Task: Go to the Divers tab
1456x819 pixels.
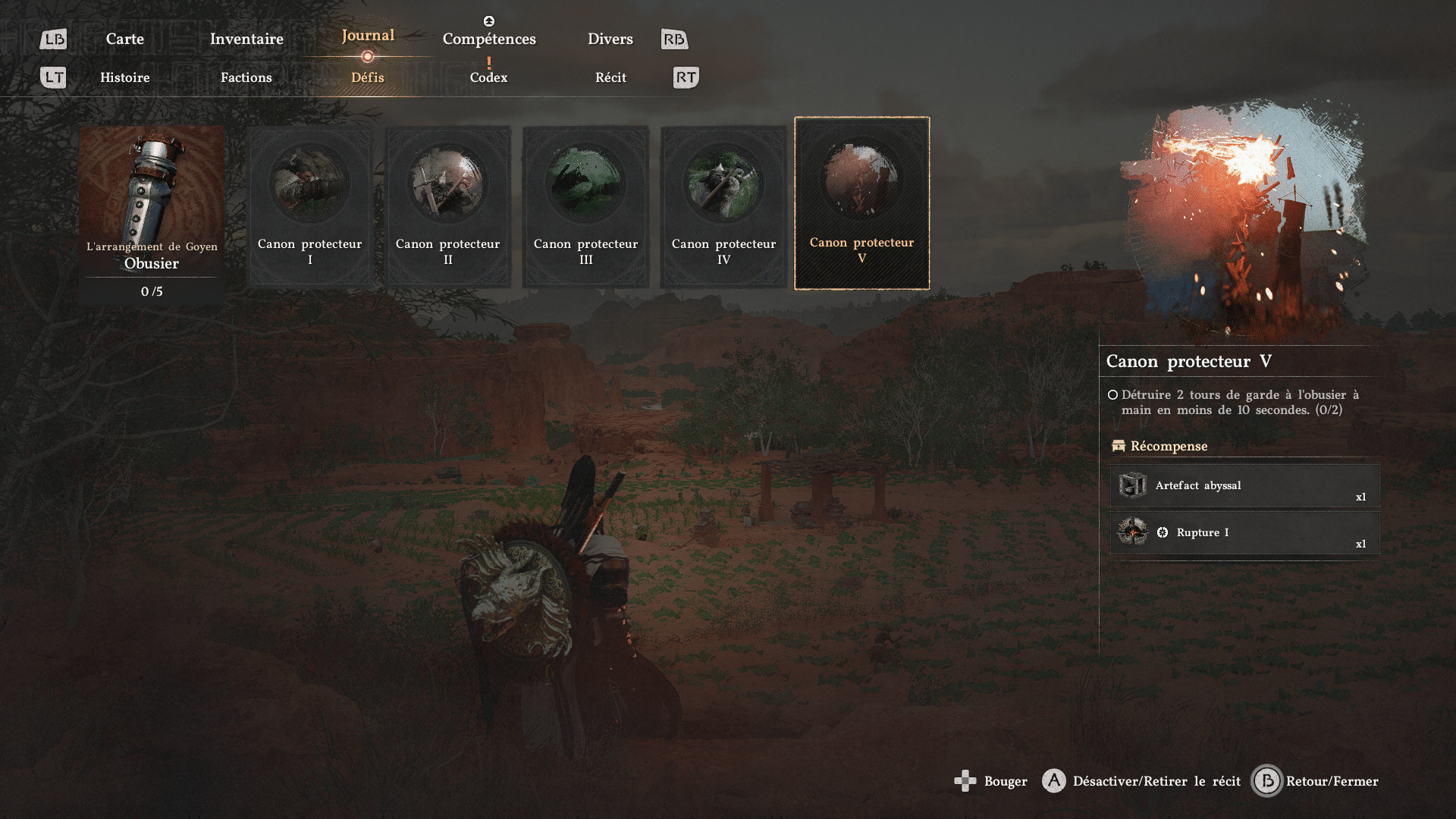Action: [x=610, y=39]
